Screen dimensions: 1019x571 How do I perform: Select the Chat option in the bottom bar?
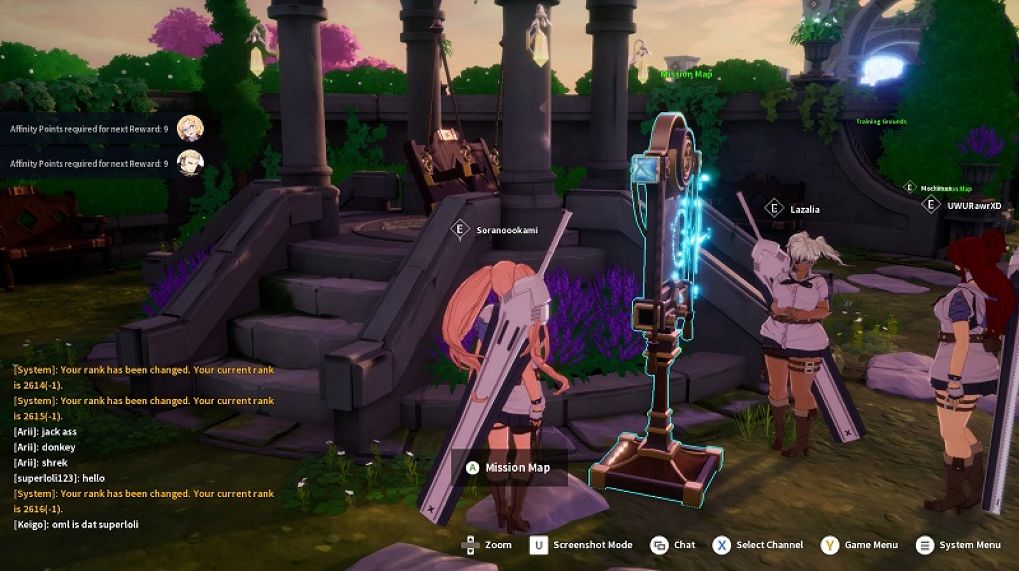pos(673,545)
